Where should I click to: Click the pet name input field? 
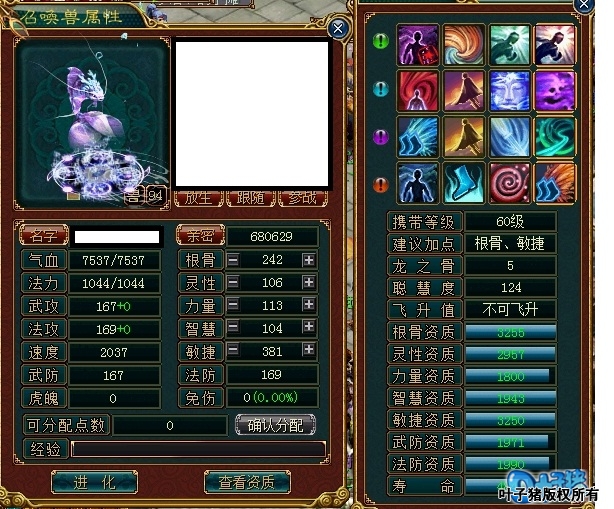[117, 237]
